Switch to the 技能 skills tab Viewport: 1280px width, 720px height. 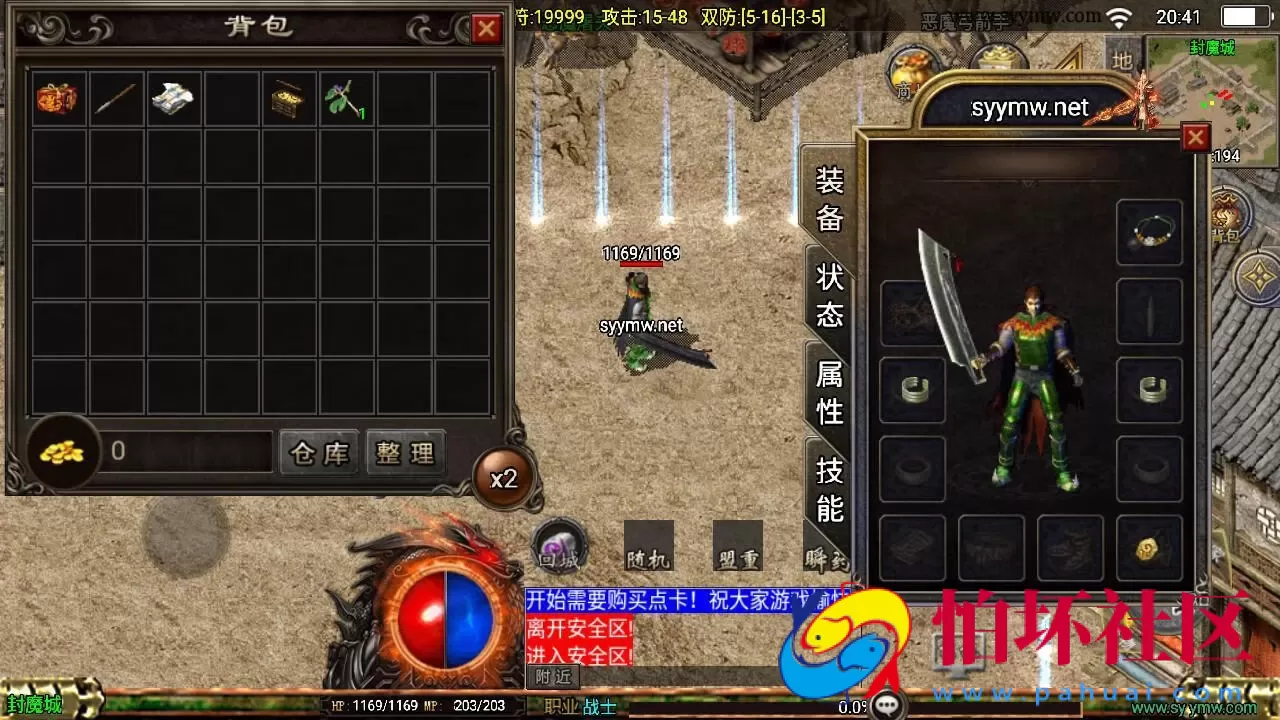[828, 487]
